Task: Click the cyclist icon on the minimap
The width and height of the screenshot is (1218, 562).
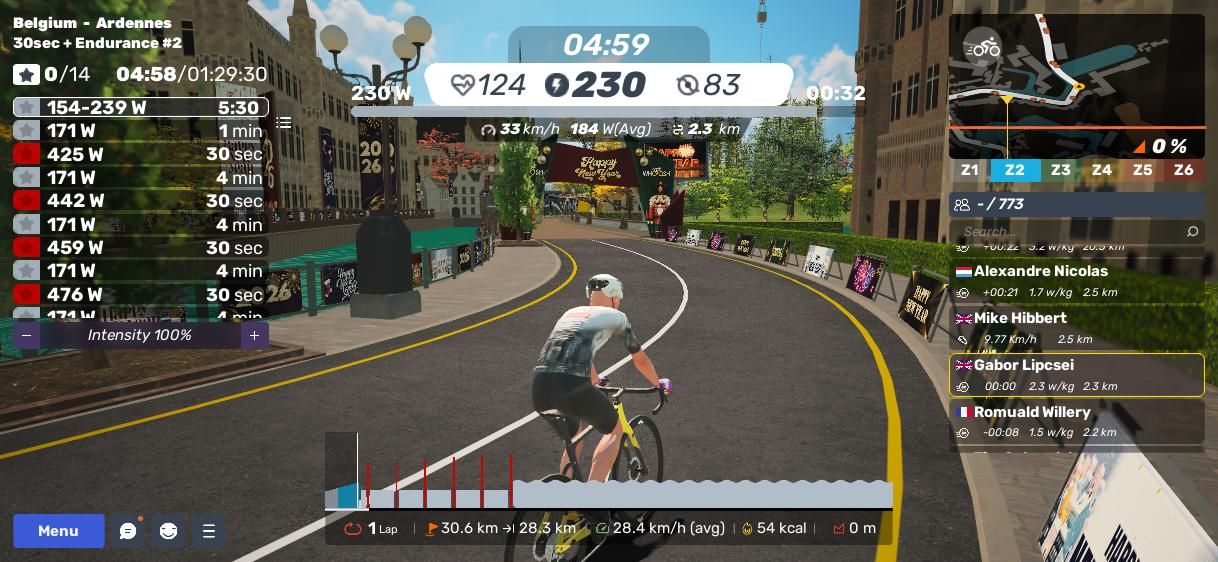Action: click(x=983, y=47)
